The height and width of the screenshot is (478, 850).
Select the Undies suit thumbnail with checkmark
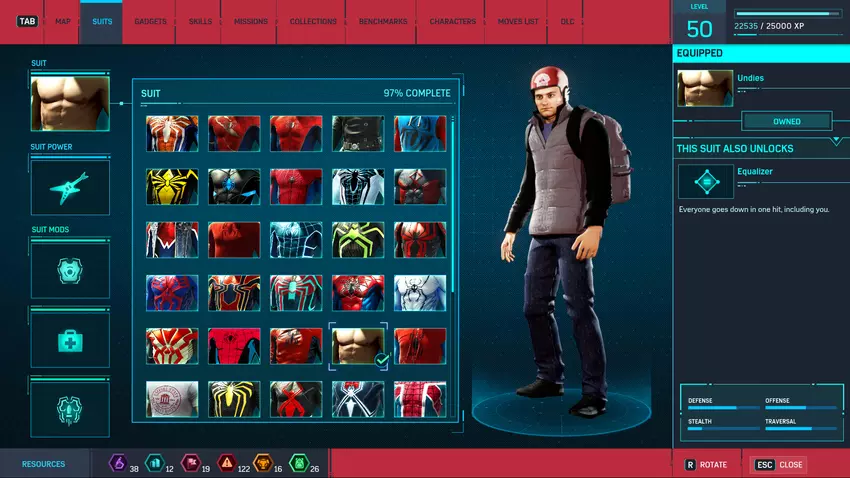click(x=358, y=346)
